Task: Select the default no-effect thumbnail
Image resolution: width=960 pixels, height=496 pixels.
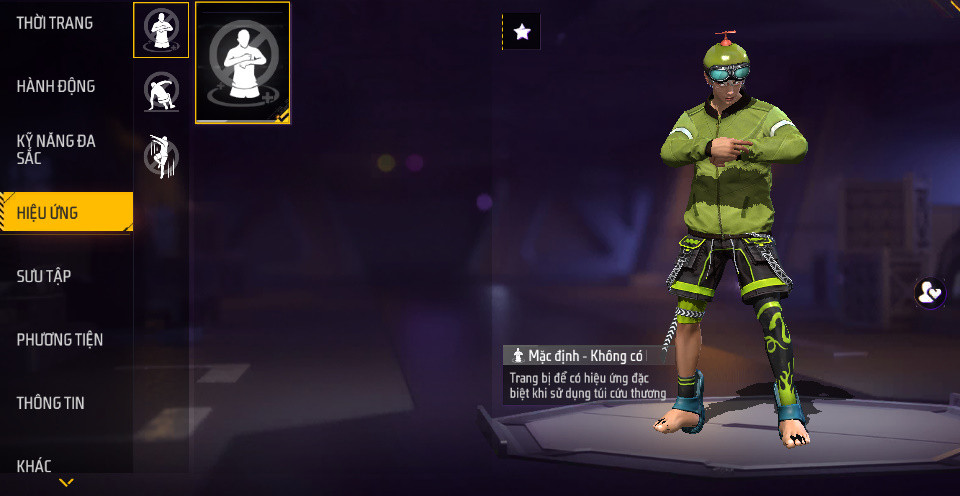Action: 243,63
